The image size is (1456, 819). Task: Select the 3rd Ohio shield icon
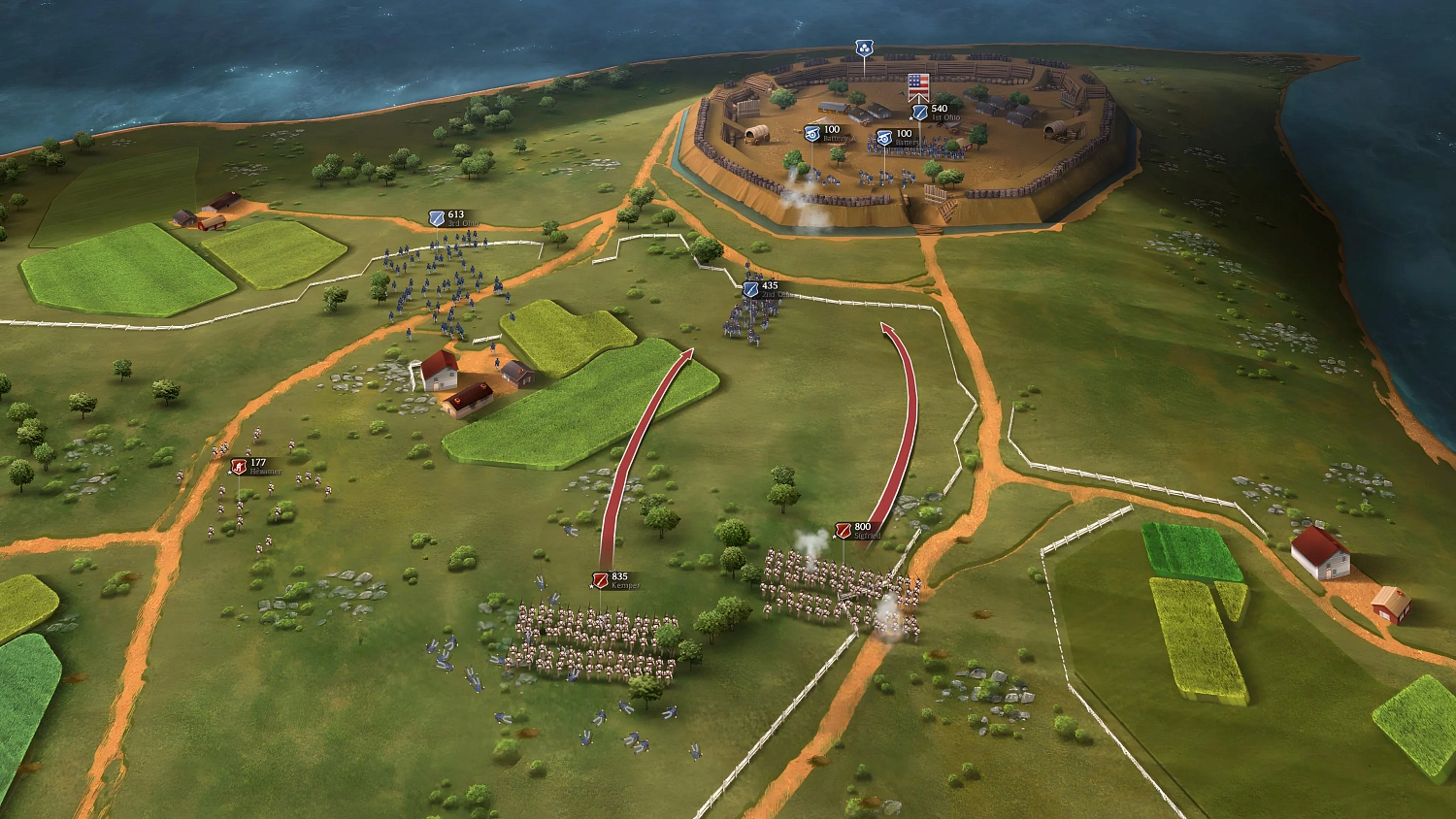click(x=437, y=219)
